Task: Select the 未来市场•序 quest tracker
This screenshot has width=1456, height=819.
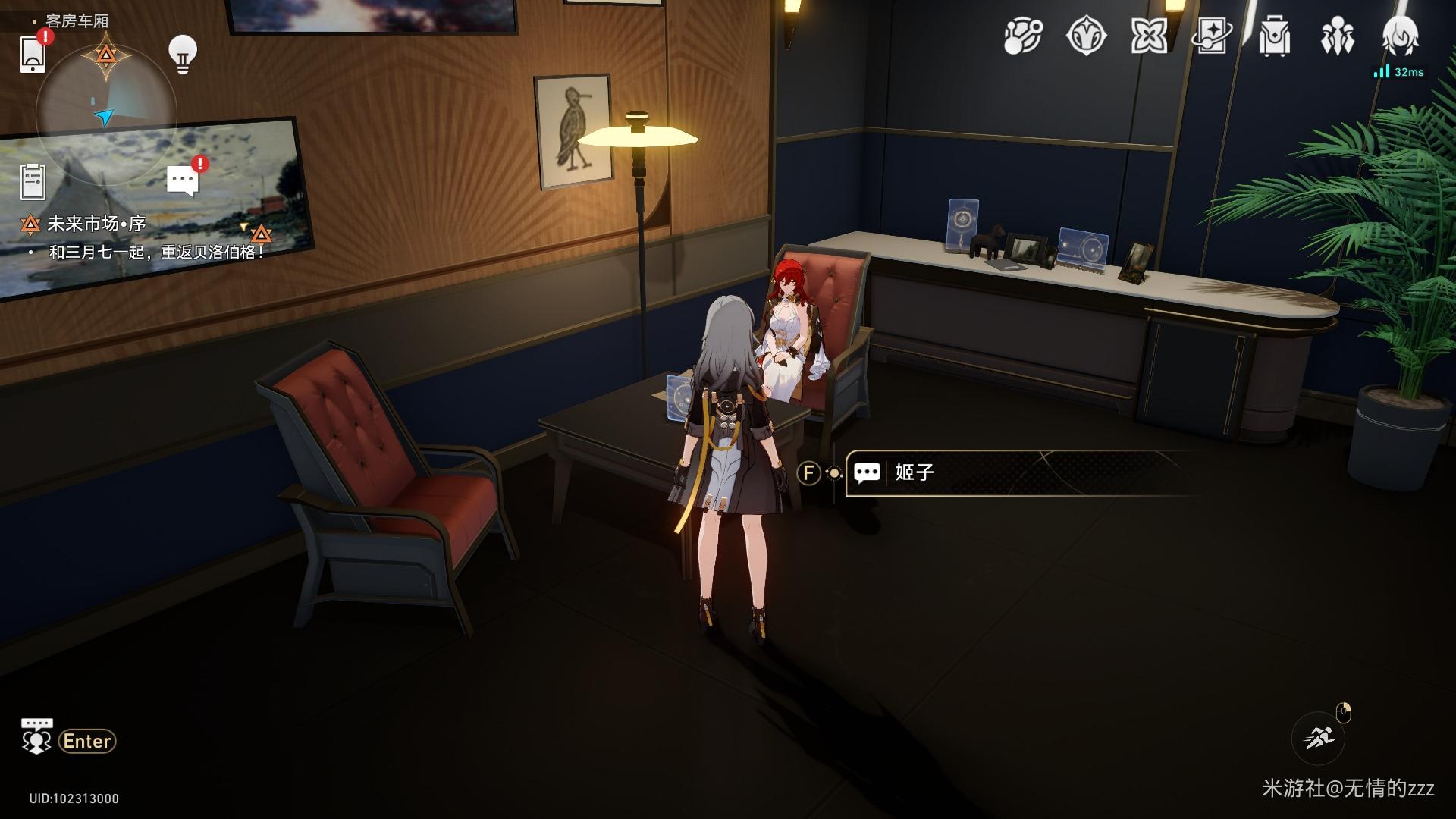Action: 96,224
